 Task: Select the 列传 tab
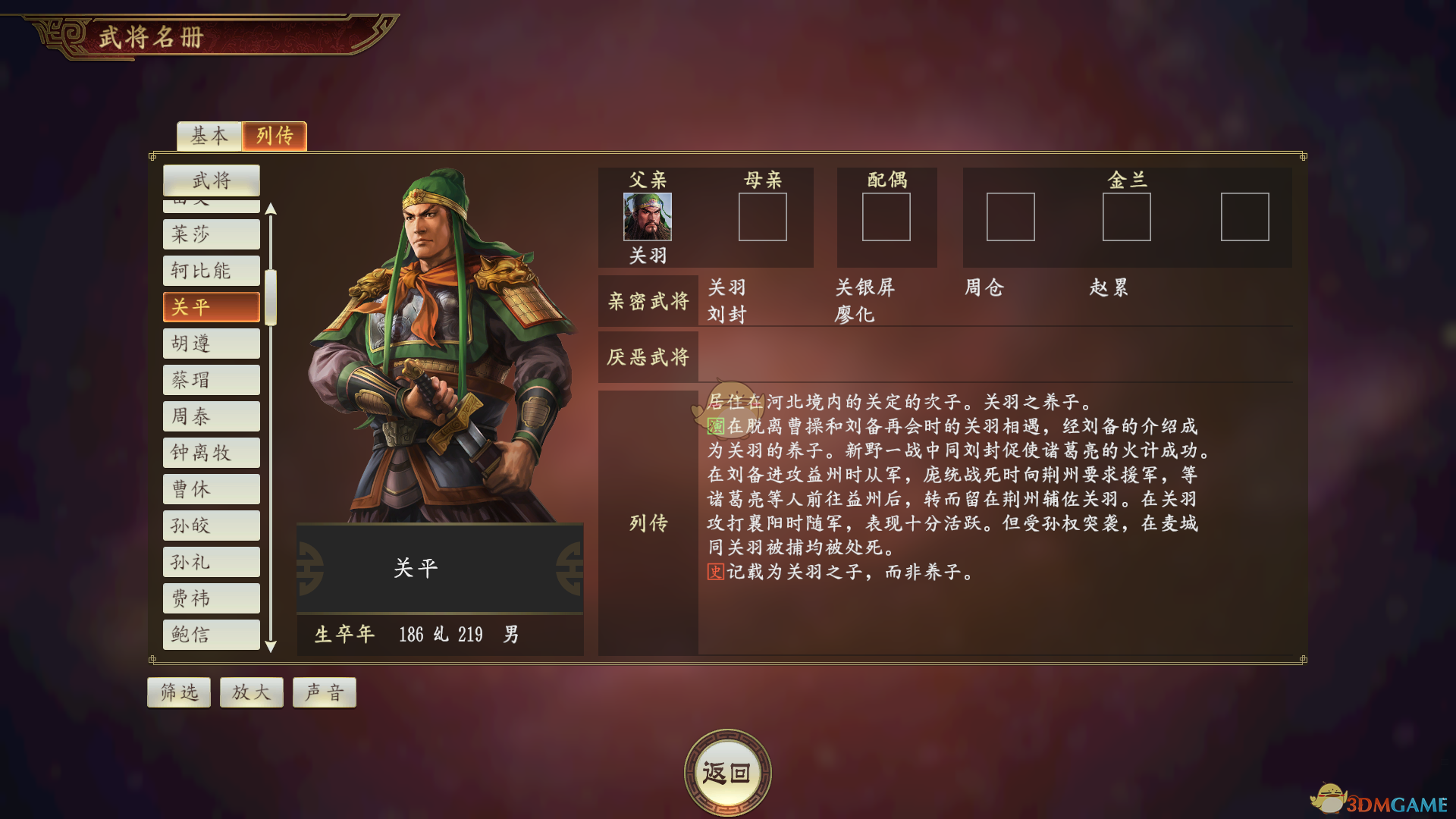[275, 136]
